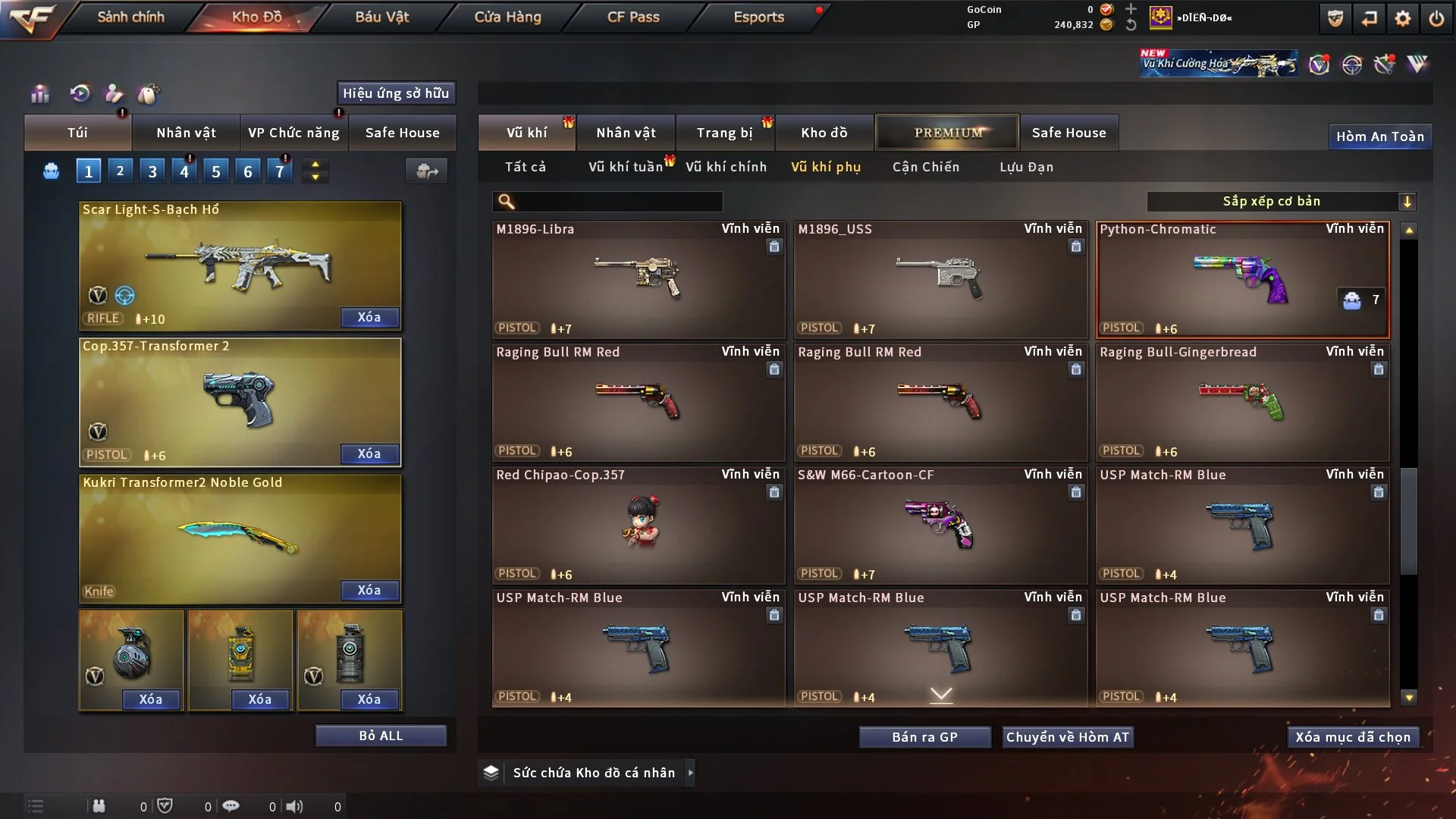Filter by Vũ khí chính category
The width and height of the screenshot is (1456, 819).
726,167
